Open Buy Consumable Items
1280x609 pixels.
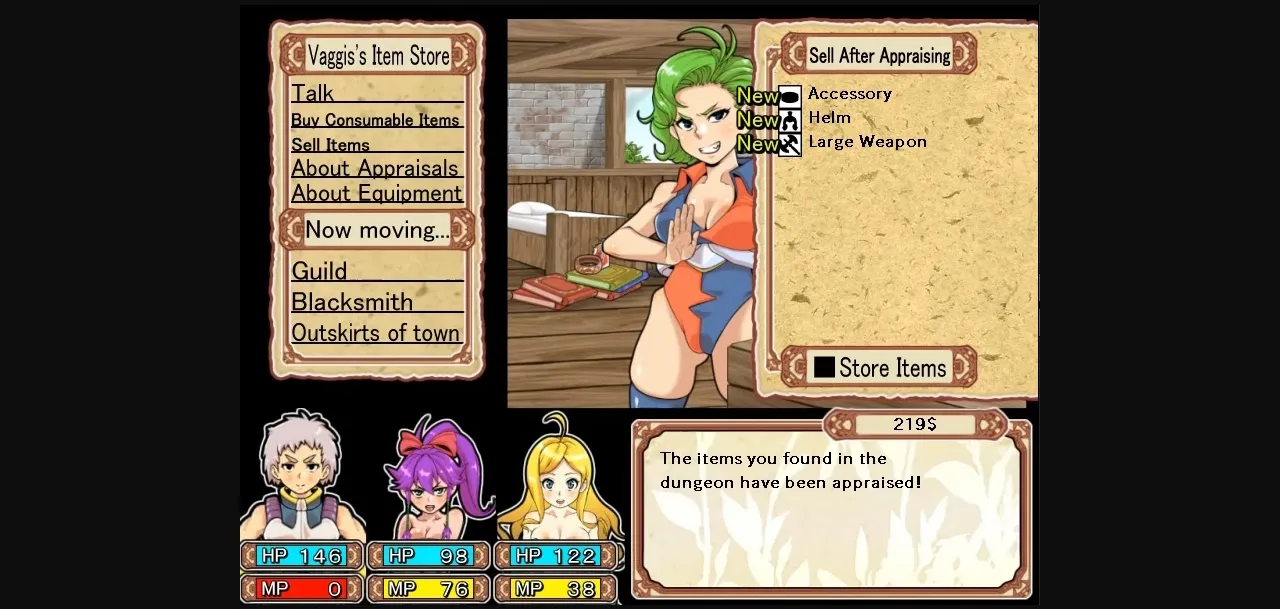[375, 120]
